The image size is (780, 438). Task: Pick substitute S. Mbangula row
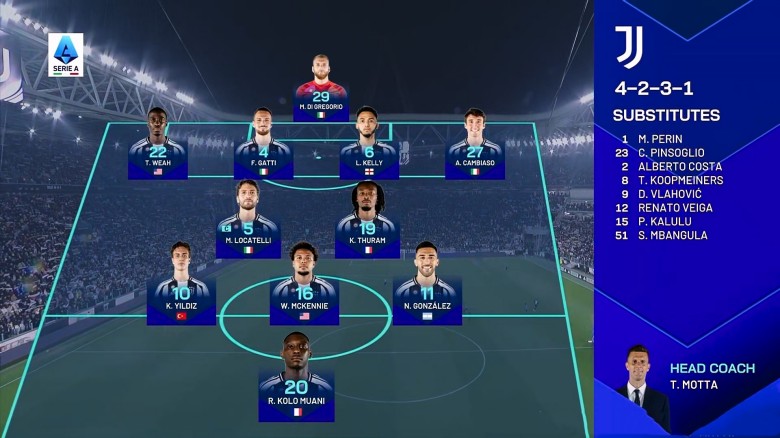tap(672, 235)
